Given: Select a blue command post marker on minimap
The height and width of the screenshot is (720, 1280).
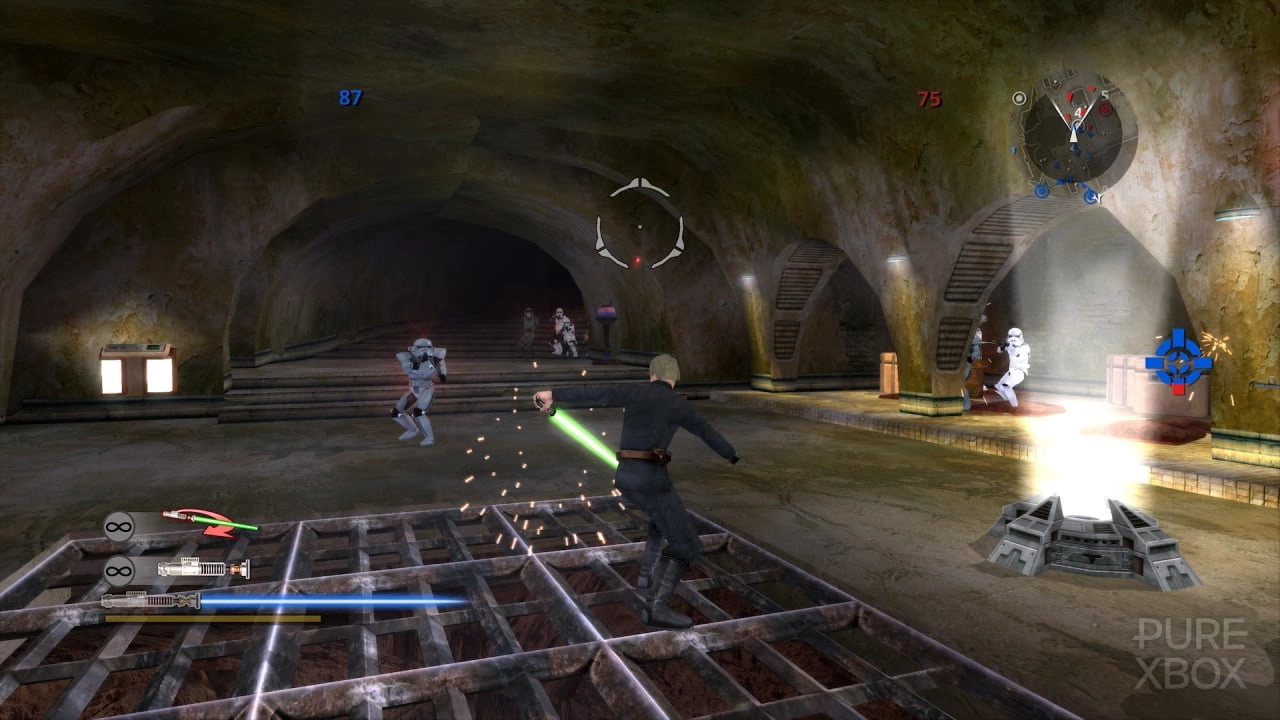Looking at the screenshot, I should point(1041,190).
